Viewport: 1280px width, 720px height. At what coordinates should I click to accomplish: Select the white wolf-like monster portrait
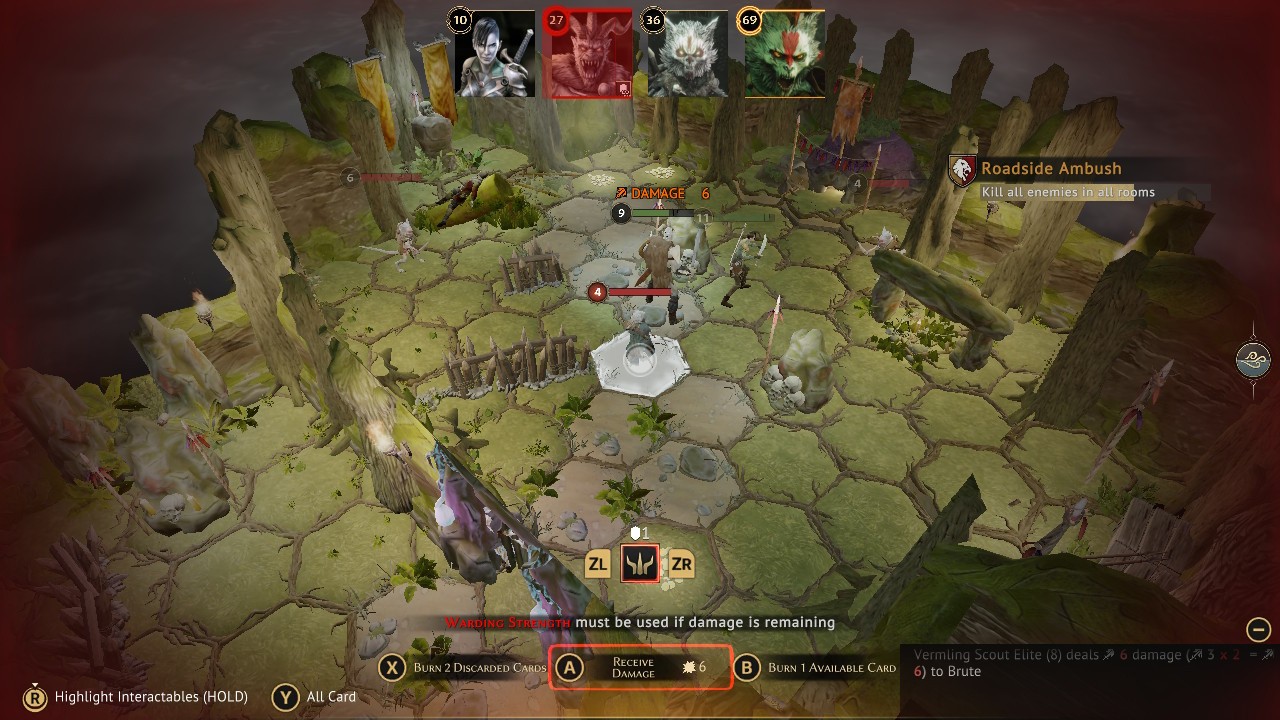coord(687,55)
